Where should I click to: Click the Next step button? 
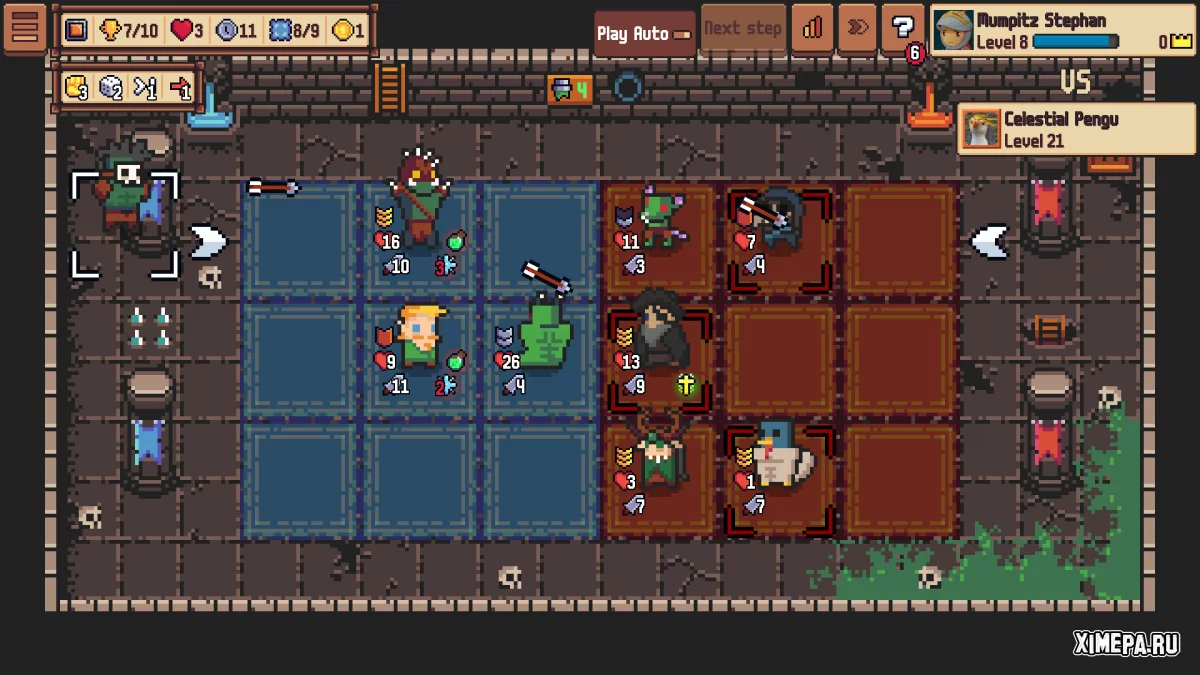point(742,29)
